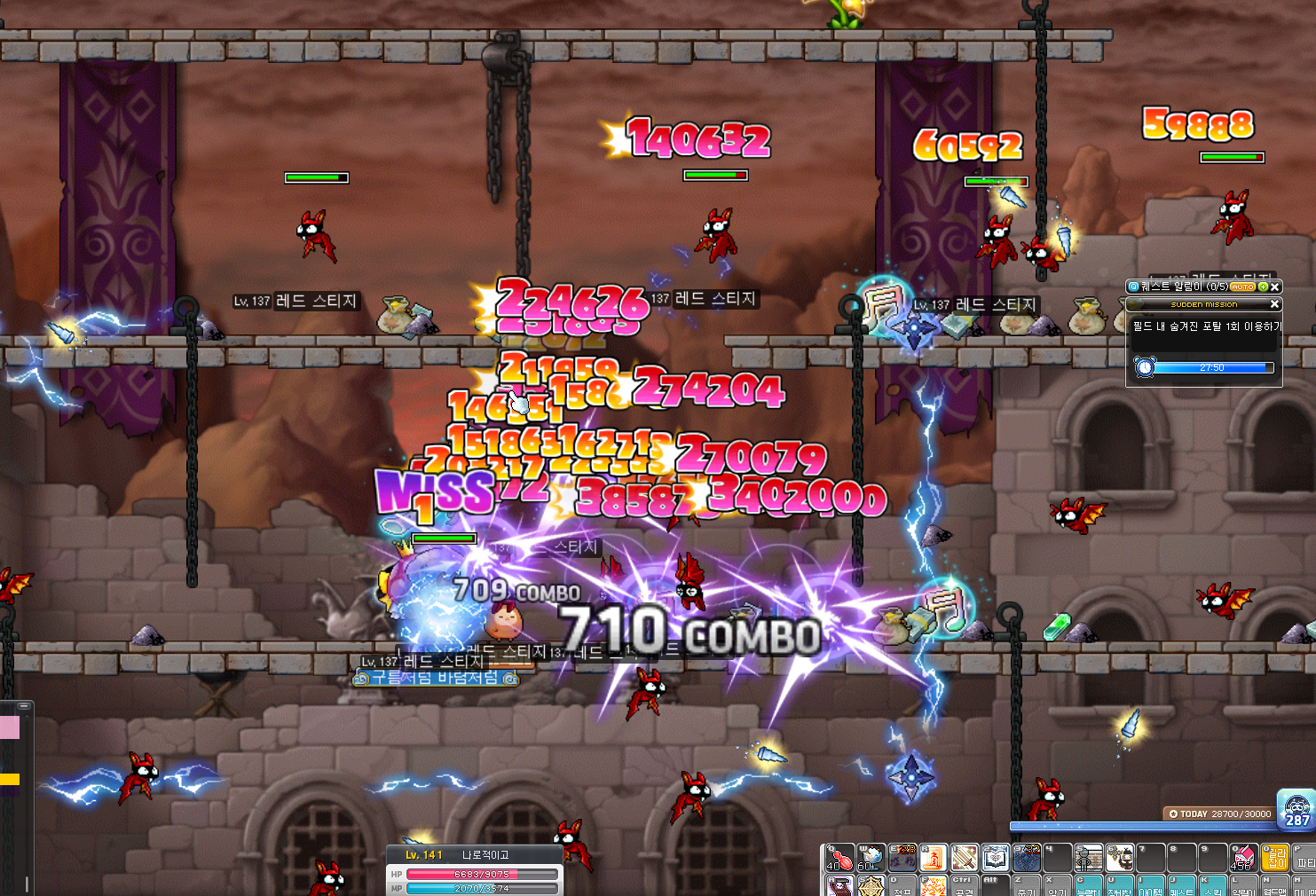The height and width of the screenshot is (896, 1316).
Task: Open the yellow 길라잡이 guide button
Action: (1274, 857)
